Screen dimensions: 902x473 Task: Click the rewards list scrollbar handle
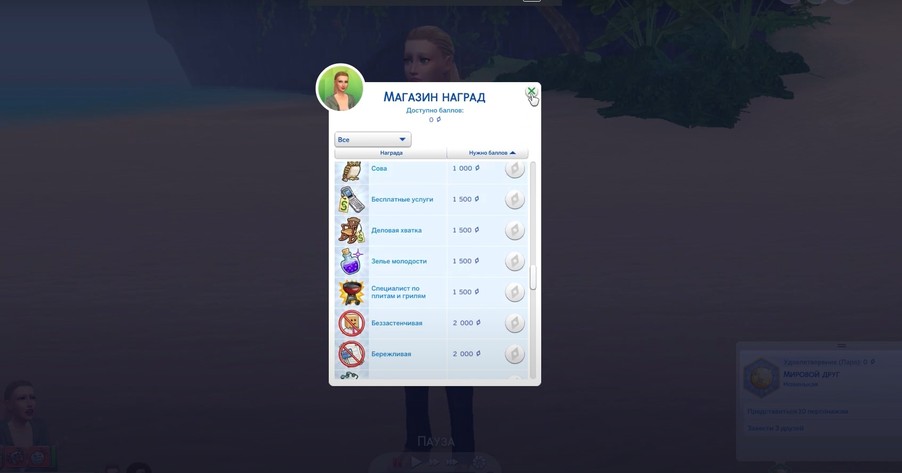(x=533, y=277)
